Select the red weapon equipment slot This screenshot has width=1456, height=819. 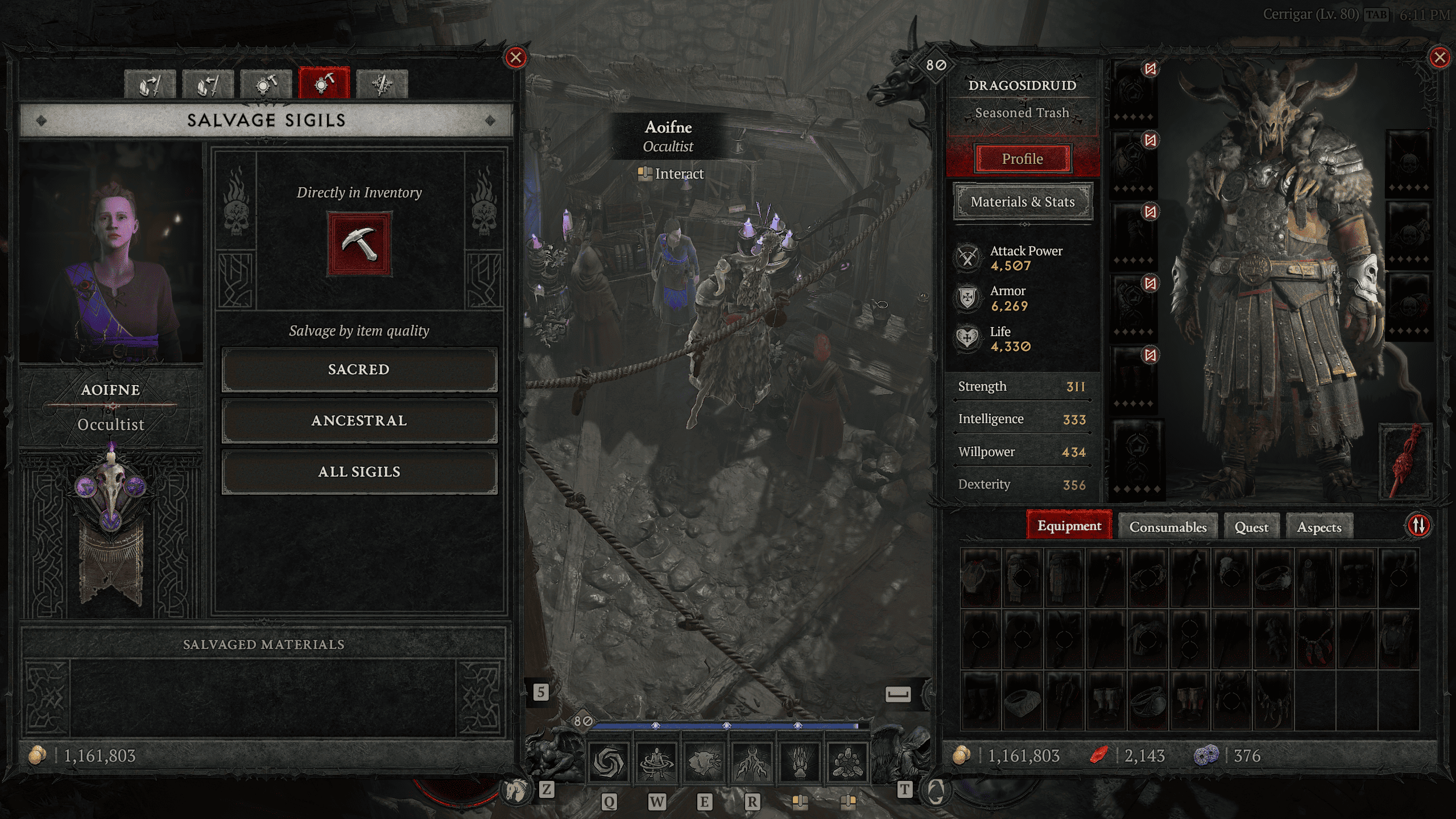(x=1406, y=461)
